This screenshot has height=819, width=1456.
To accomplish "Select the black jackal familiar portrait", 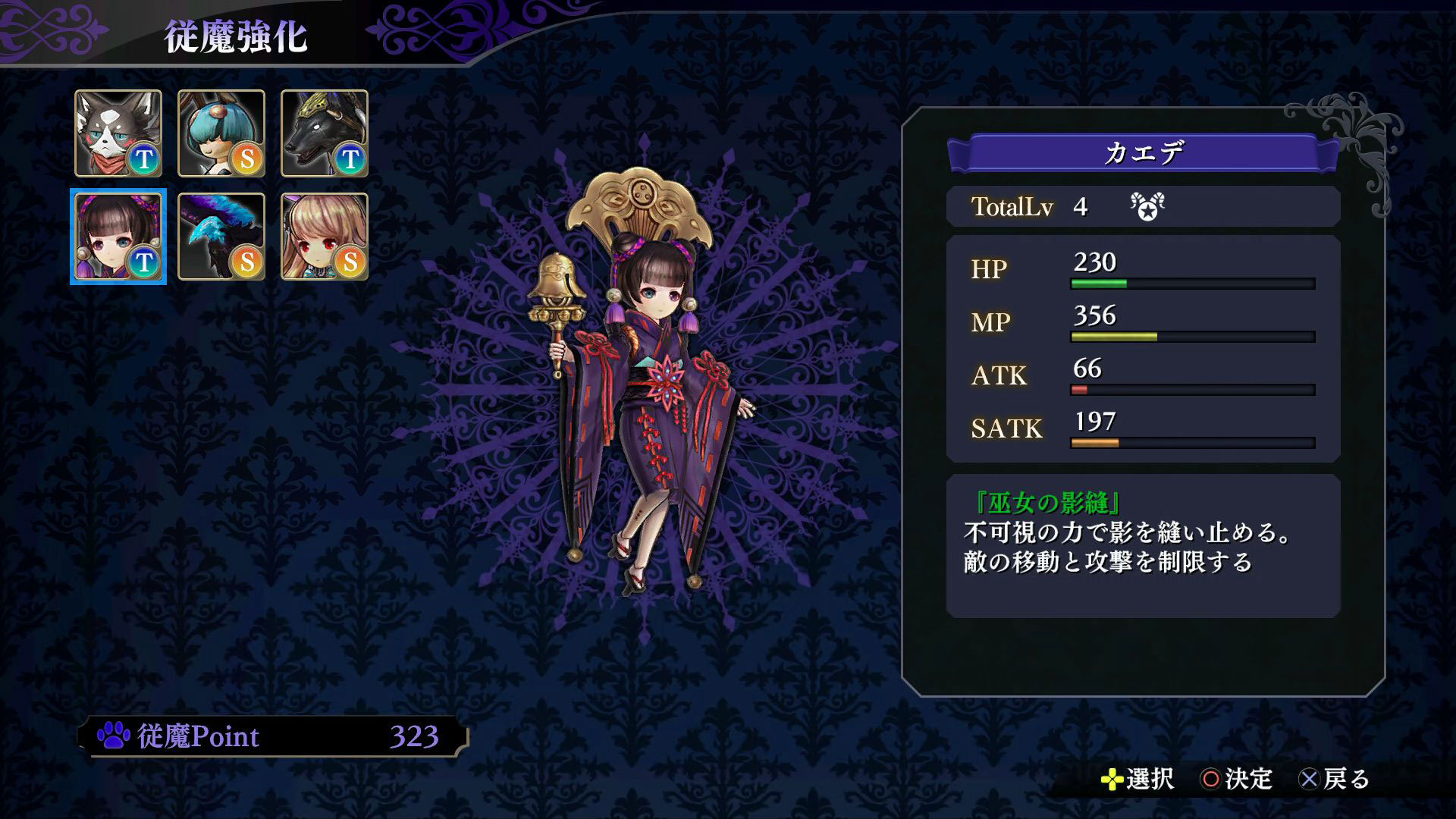I will tap(325, 133).
